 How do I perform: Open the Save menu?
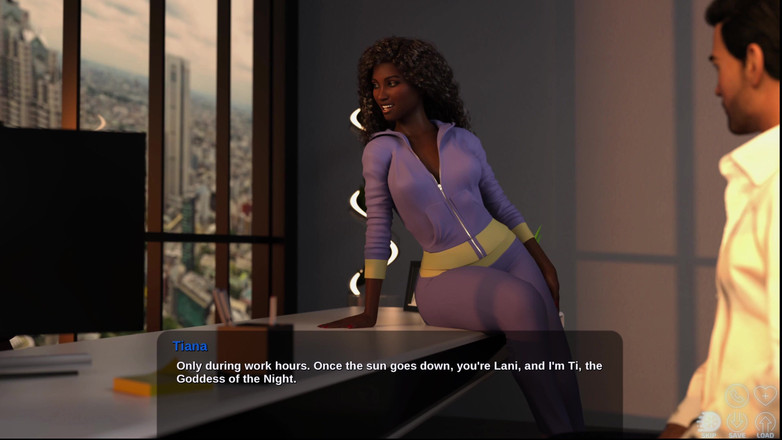(737, 423)
